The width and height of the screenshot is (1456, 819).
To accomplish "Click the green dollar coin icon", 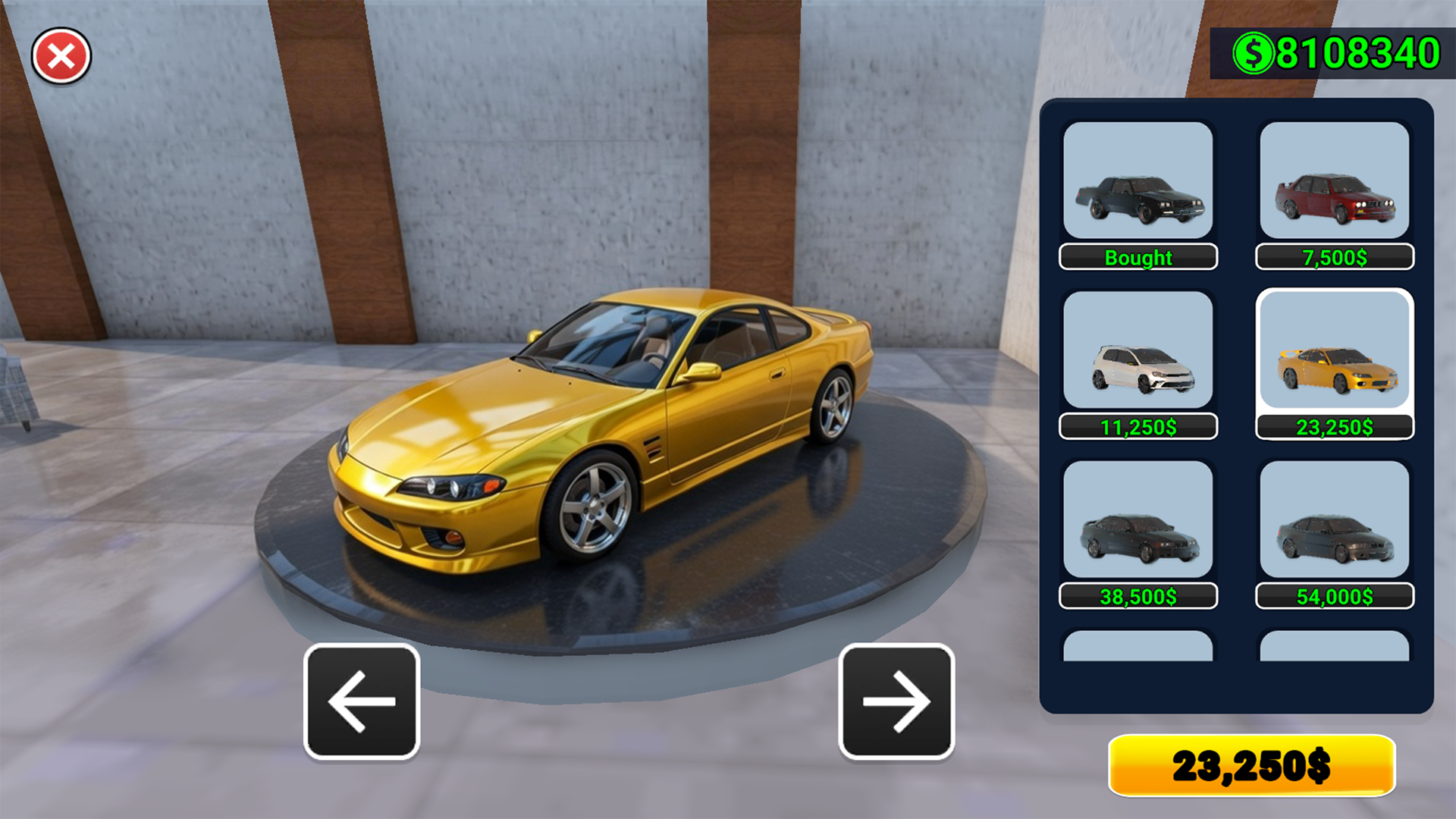I will click(x=1254, y=52).
